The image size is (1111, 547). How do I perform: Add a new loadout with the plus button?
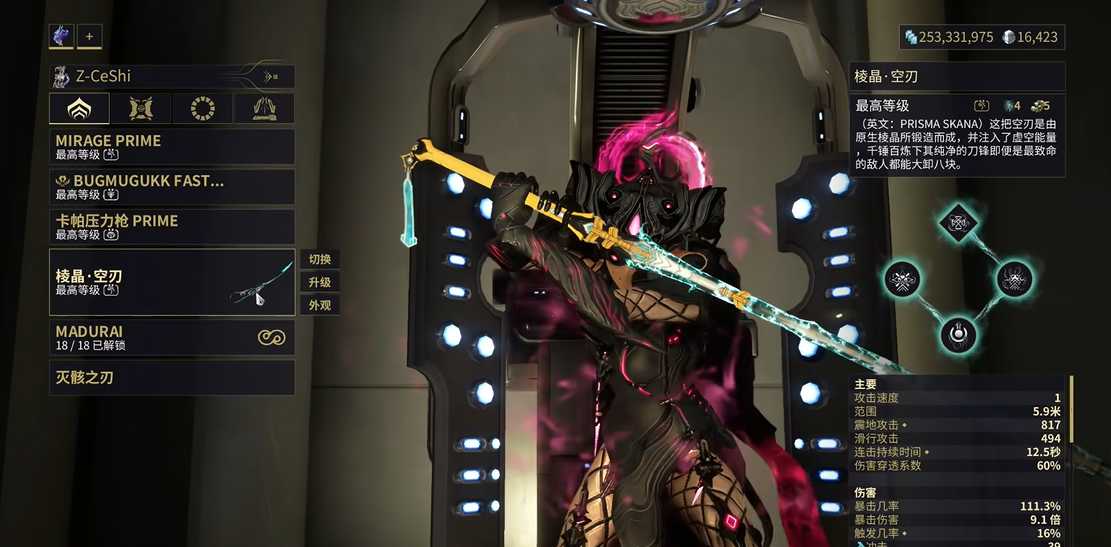click(x=89, y=37)
